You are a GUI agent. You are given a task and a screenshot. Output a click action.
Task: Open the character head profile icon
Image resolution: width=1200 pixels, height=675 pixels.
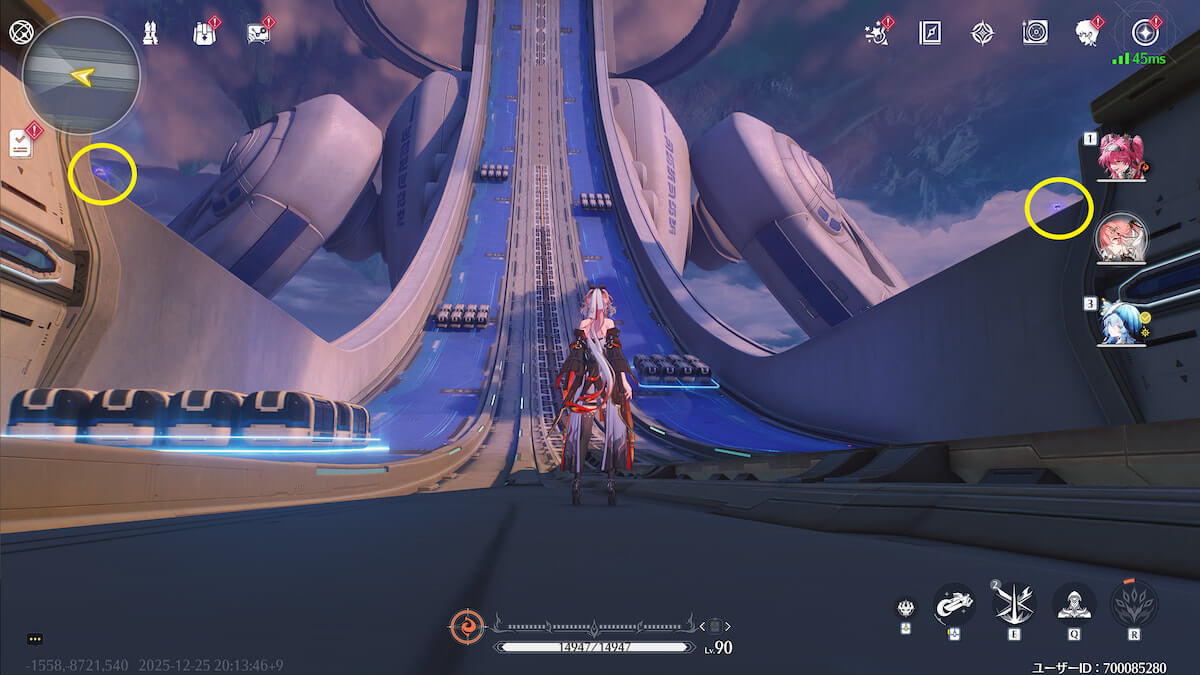coord(1087,33)
